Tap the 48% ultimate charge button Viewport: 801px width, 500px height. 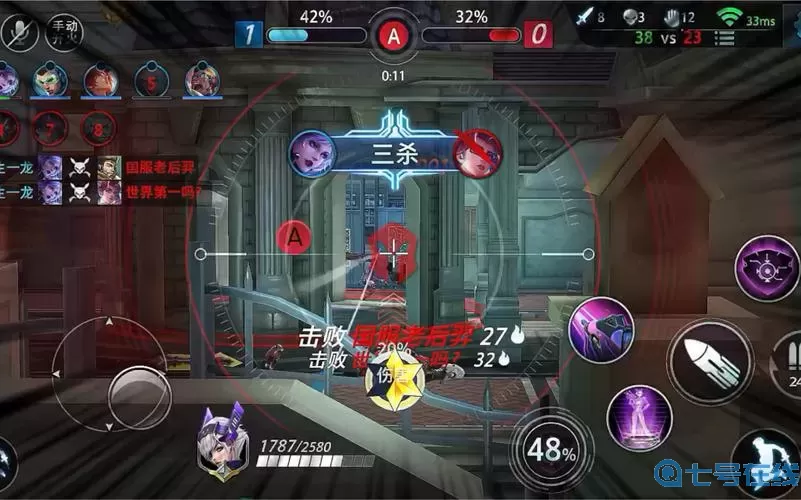(x=546, y=451)
